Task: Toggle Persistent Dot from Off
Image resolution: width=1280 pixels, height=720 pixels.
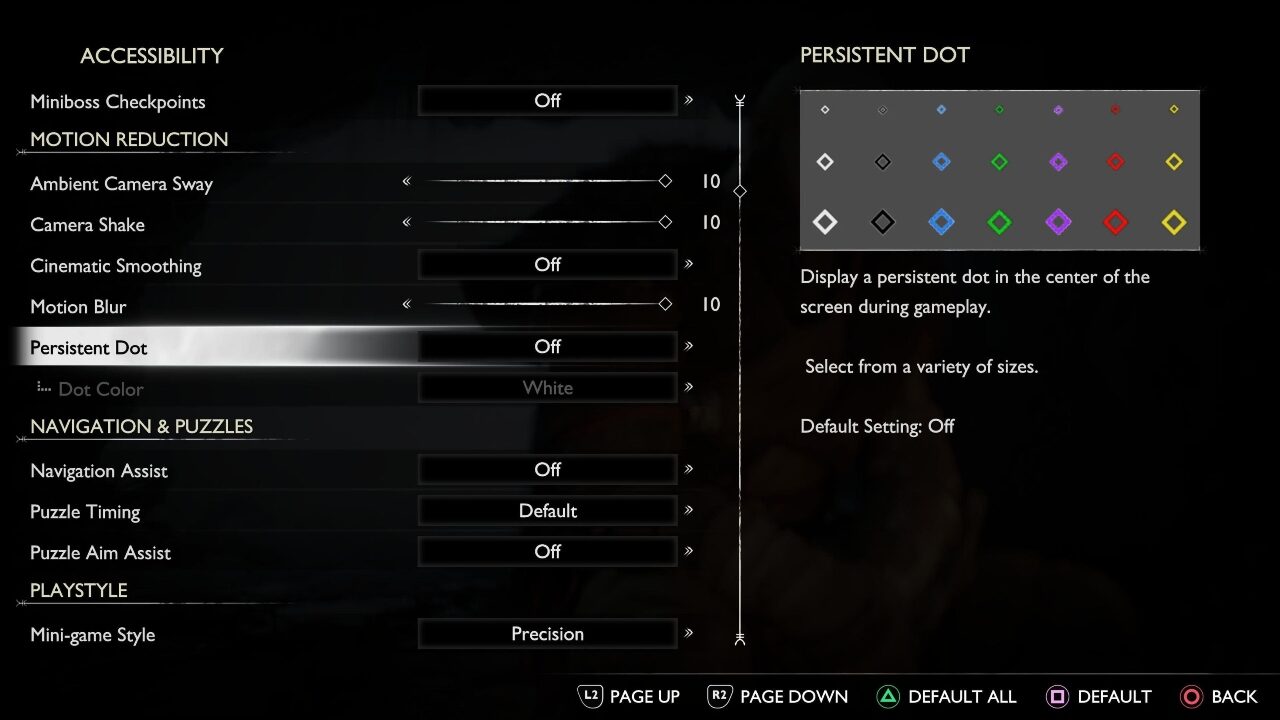Action: [x=547, y=346]
